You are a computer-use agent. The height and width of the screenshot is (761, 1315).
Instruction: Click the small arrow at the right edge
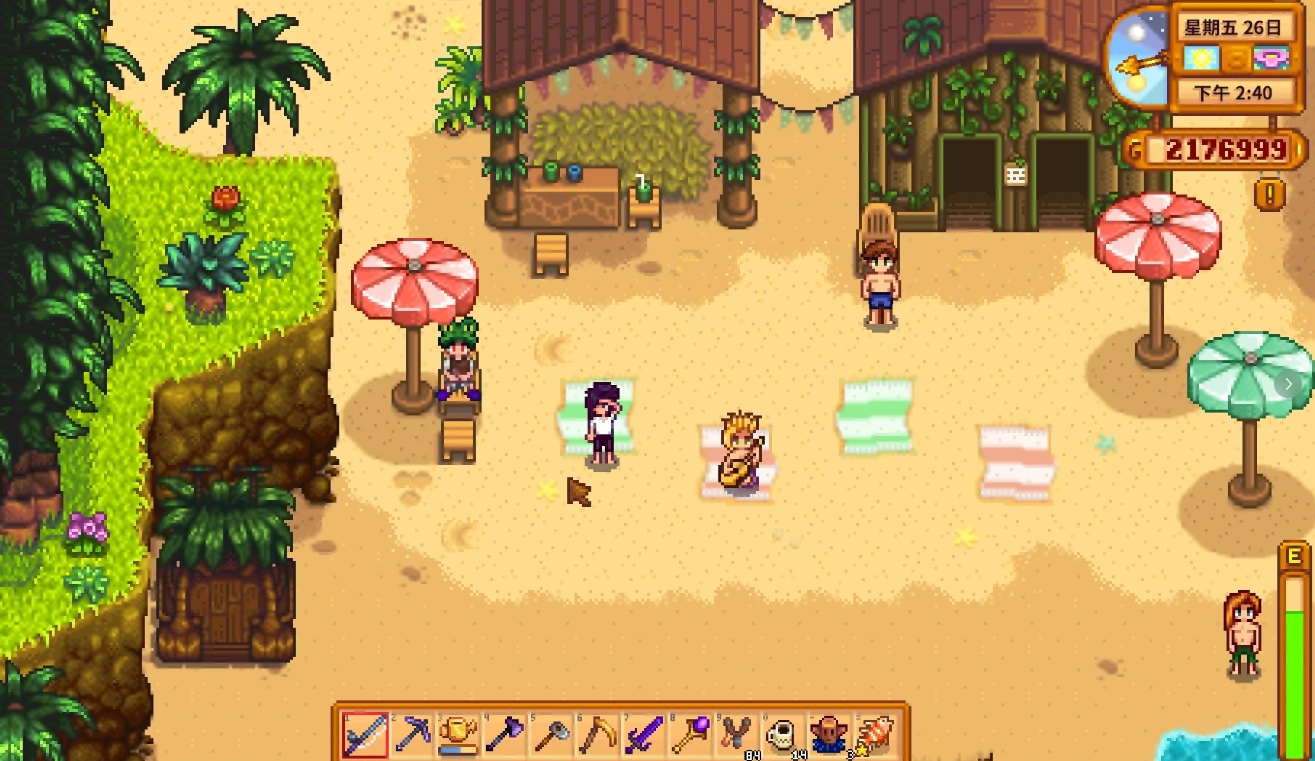coord(1290,383)
